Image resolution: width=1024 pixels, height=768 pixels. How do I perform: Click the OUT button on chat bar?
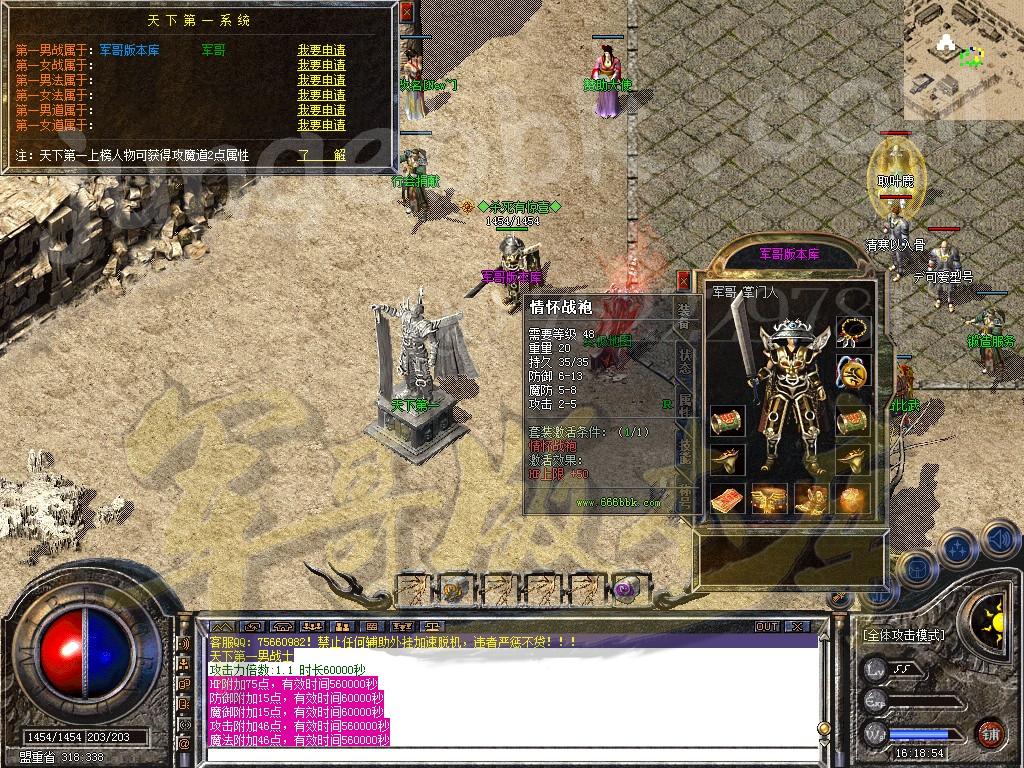point(767,627)
